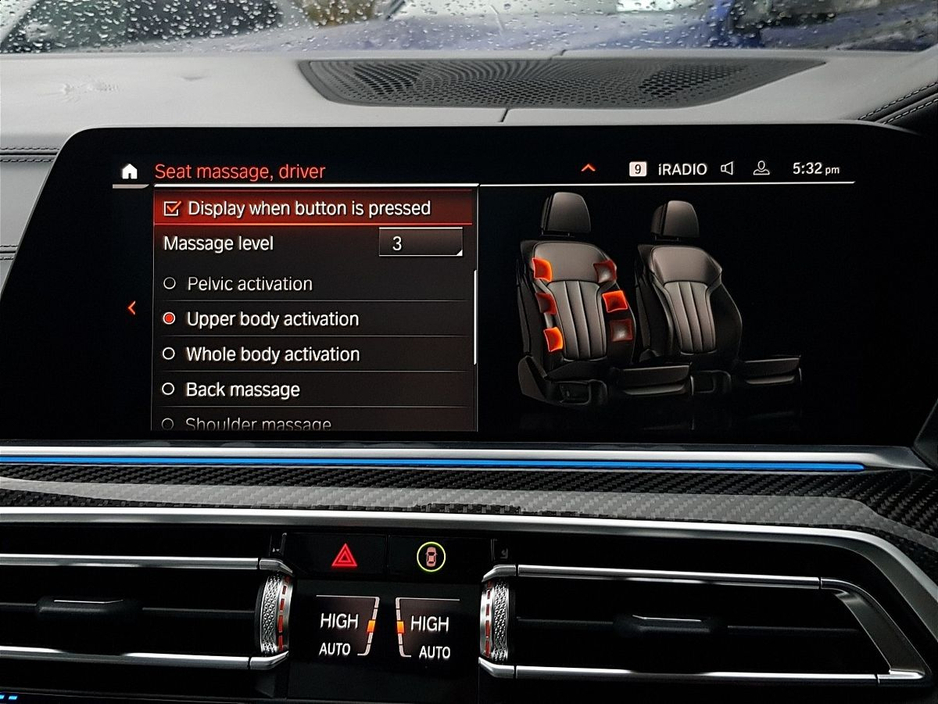Go to the home screen icon
This screenshot has height=704, width=938.
pos(129,172)
